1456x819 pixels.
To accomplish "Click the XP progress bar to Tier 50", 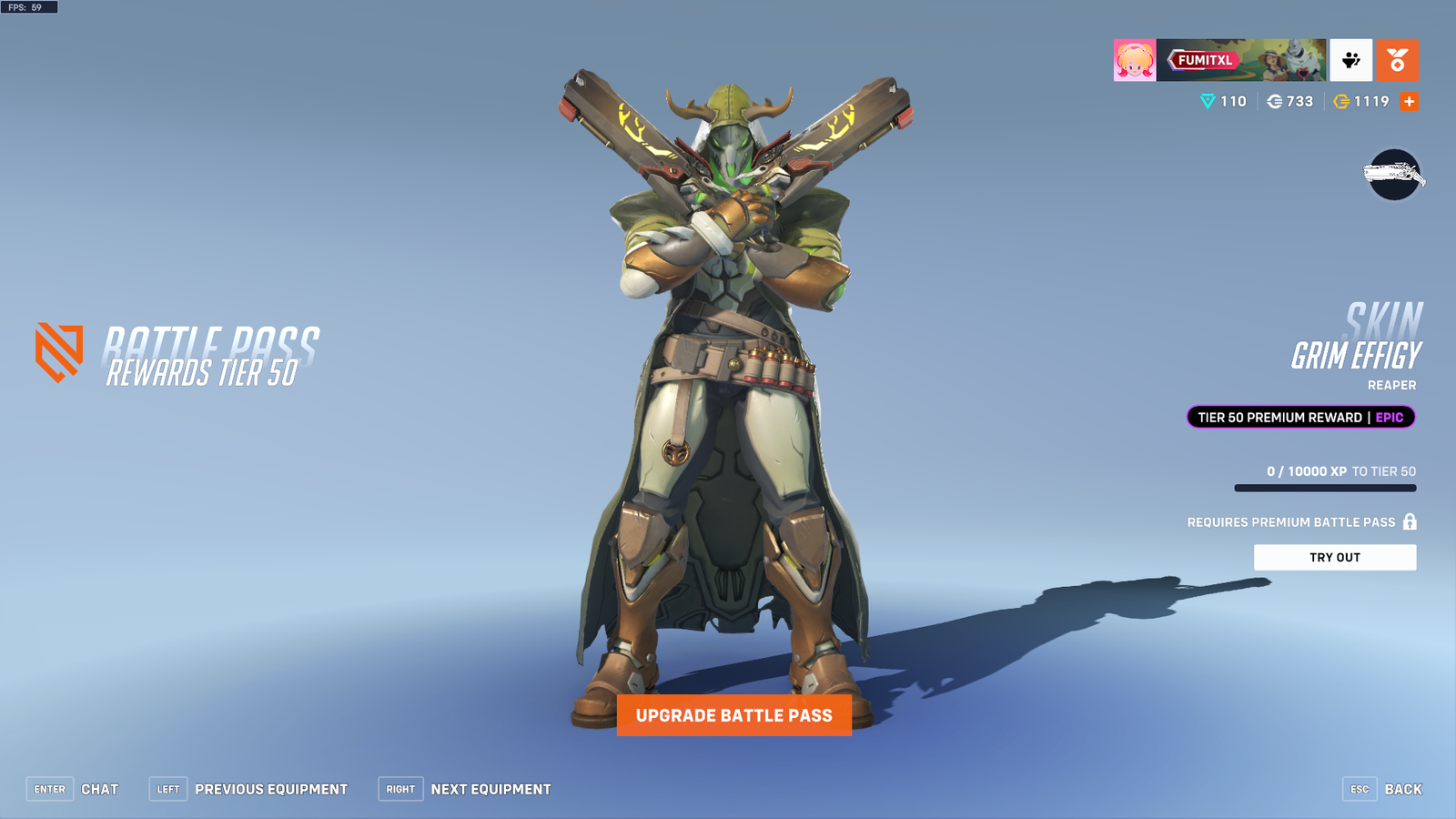I will tap(1324, 487).
